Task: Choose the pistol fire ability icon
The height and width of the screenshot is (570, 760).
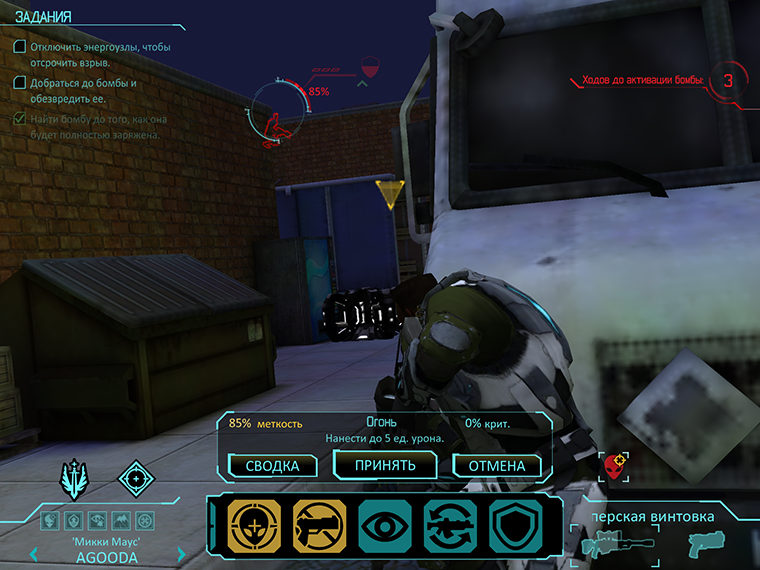Action: [x=319, y=526]
